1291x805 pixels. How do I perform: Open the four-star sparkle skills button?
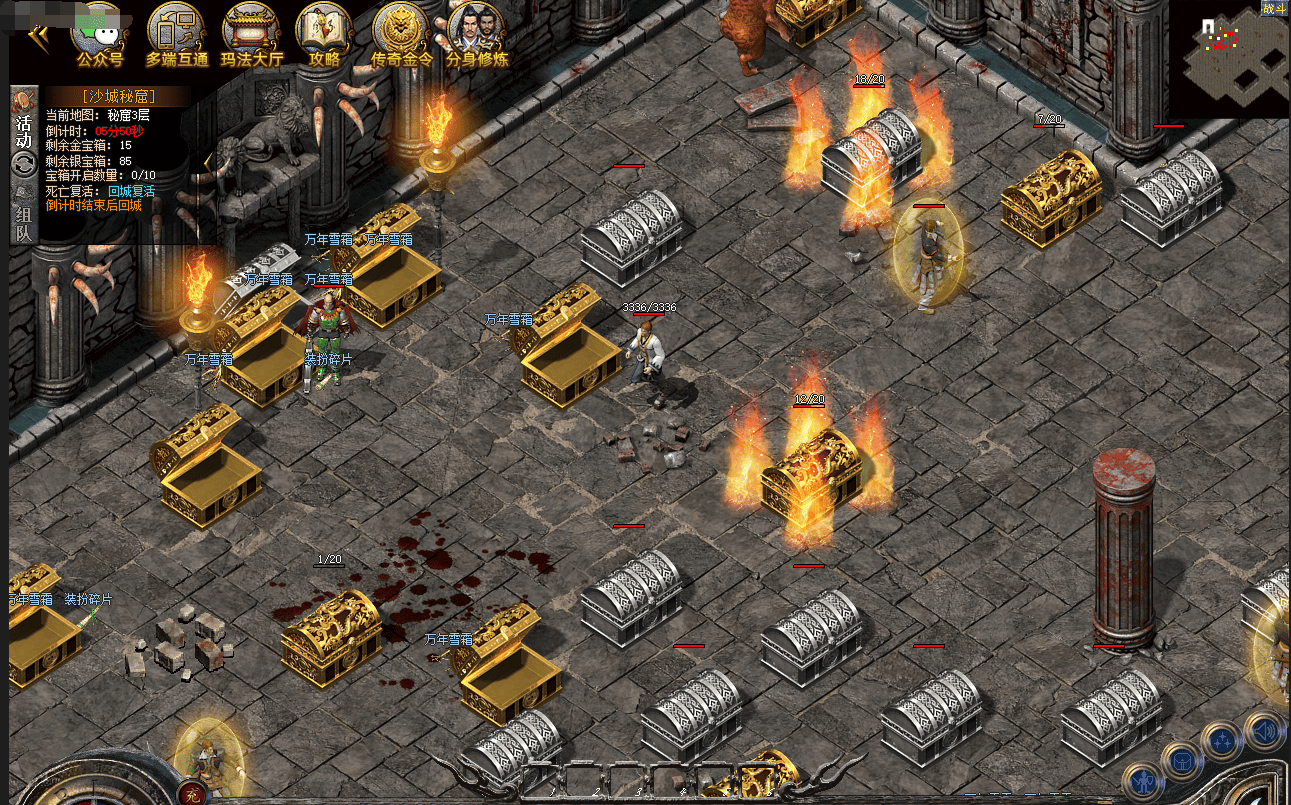(1222, 741)
